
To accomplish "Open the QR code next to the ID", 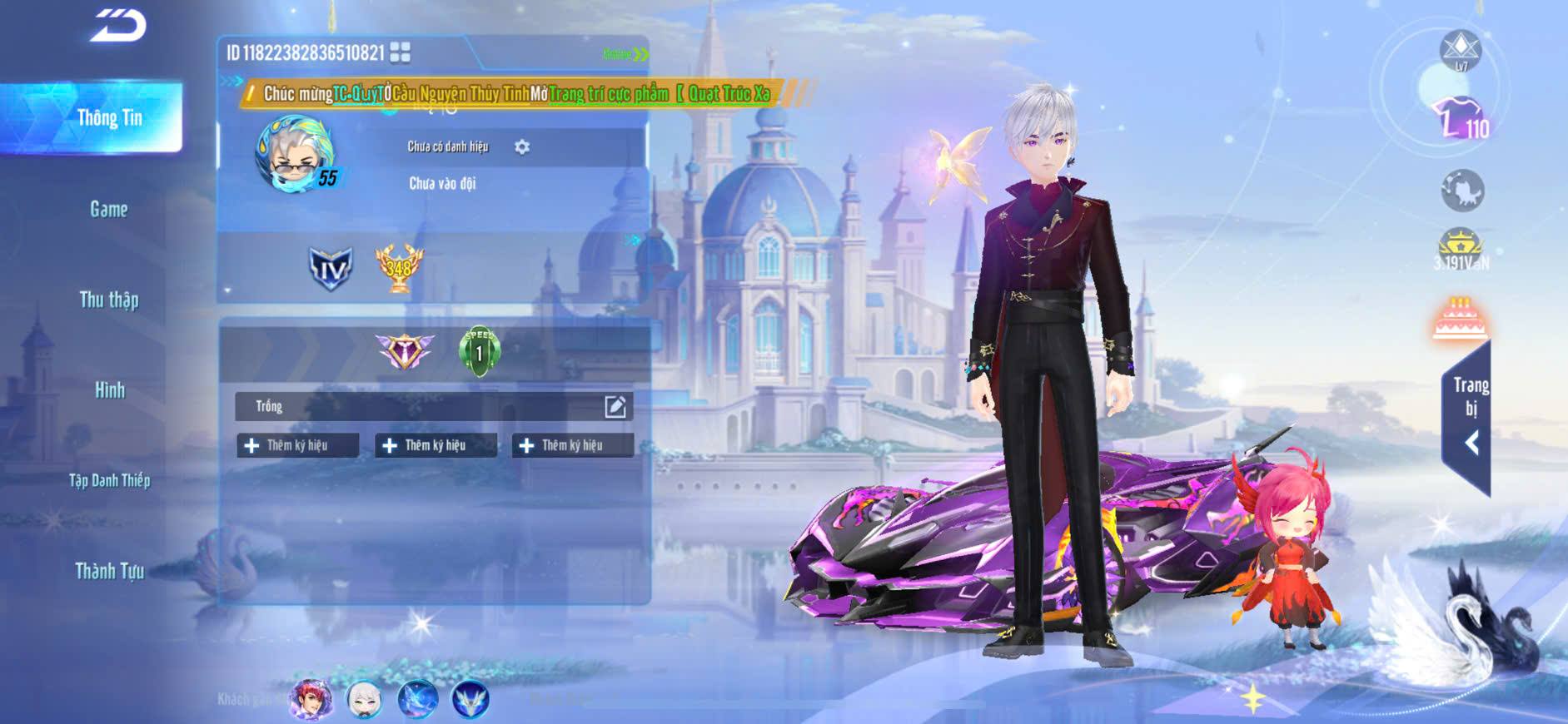I will coord(400,52).
